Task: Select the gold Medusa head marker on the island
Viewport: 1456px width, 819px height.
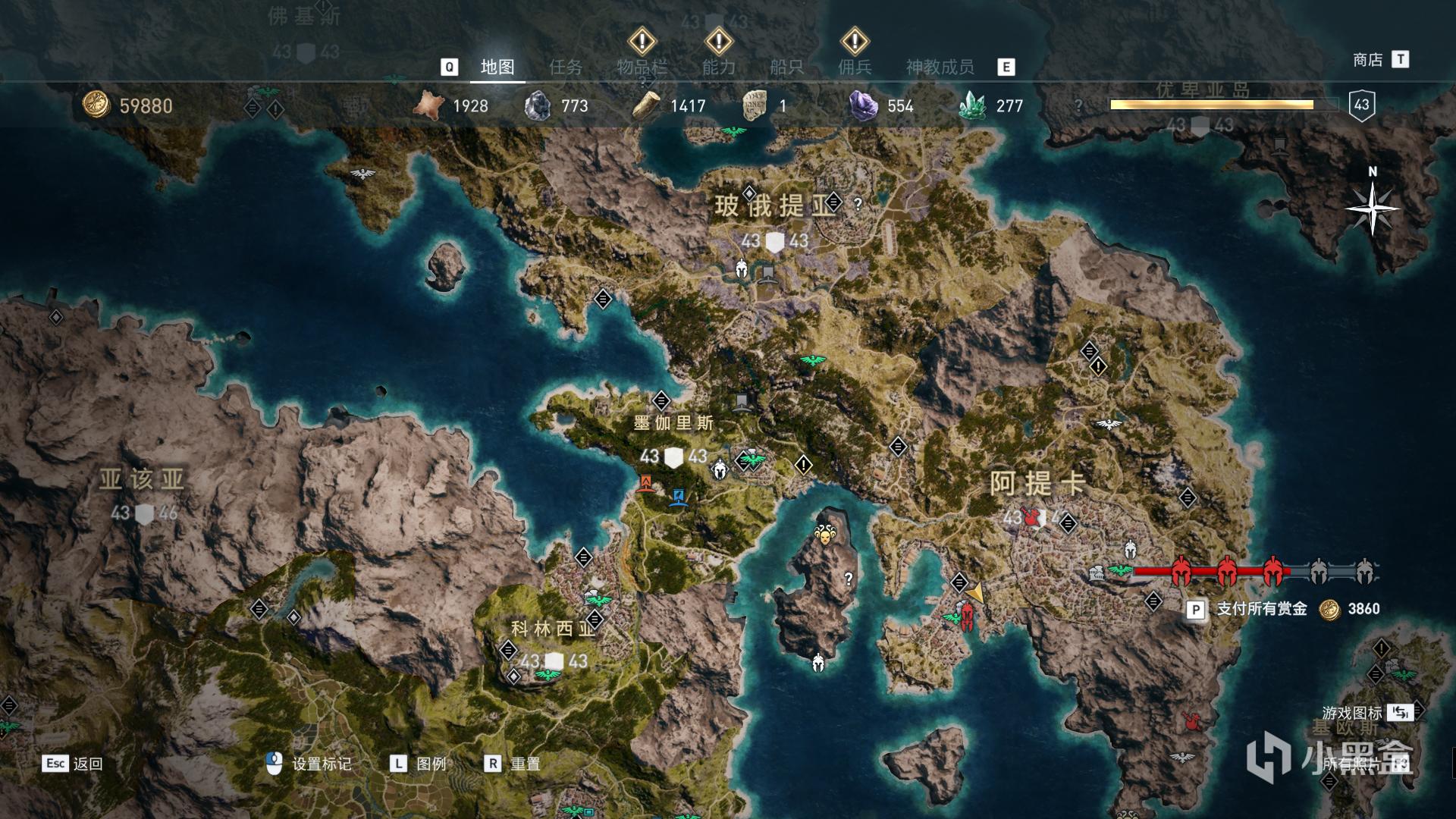Action: (x=824, y=535)
